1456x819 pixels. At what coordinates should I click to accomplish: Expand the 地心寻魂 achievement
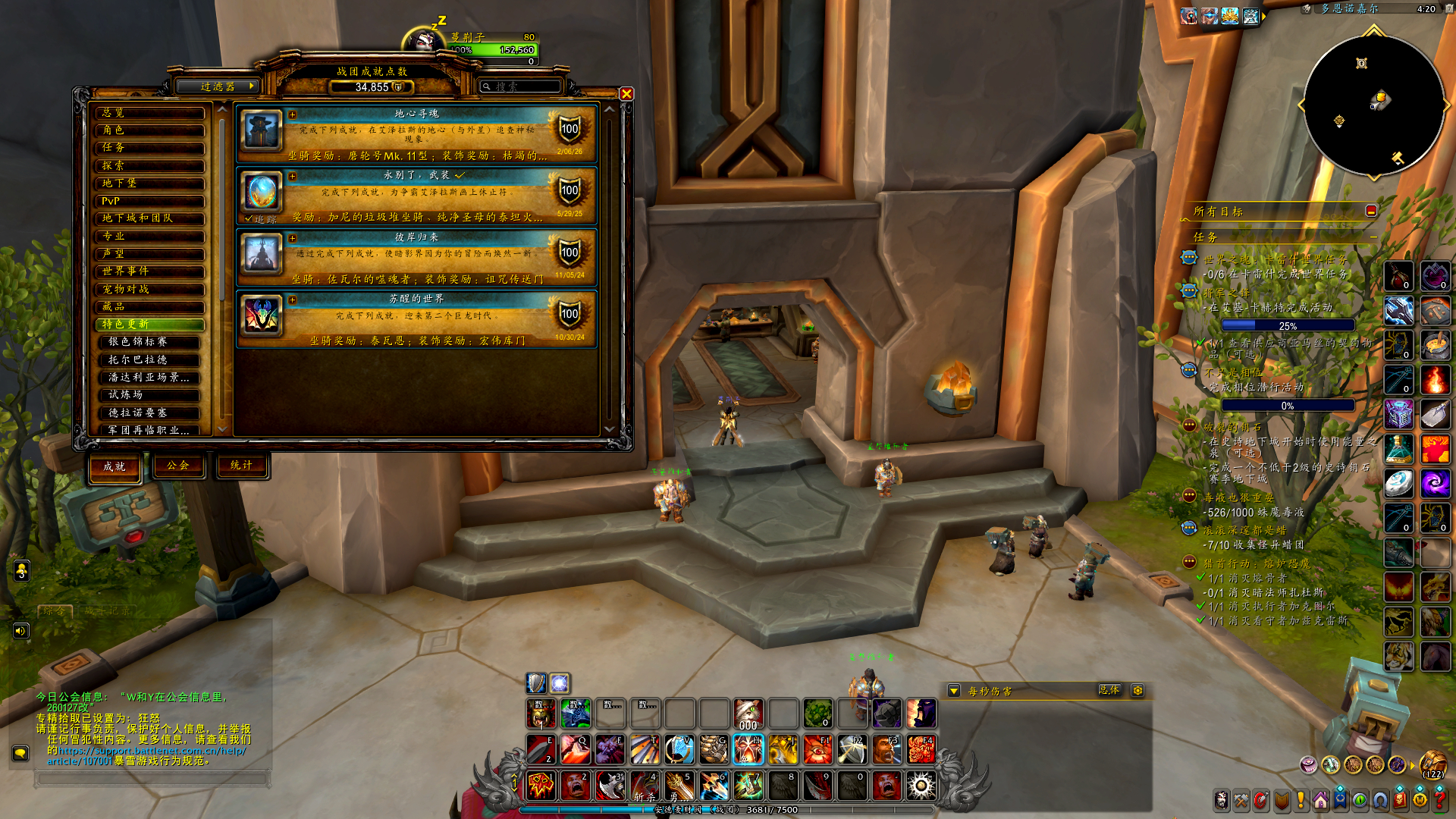click(293, 115)
